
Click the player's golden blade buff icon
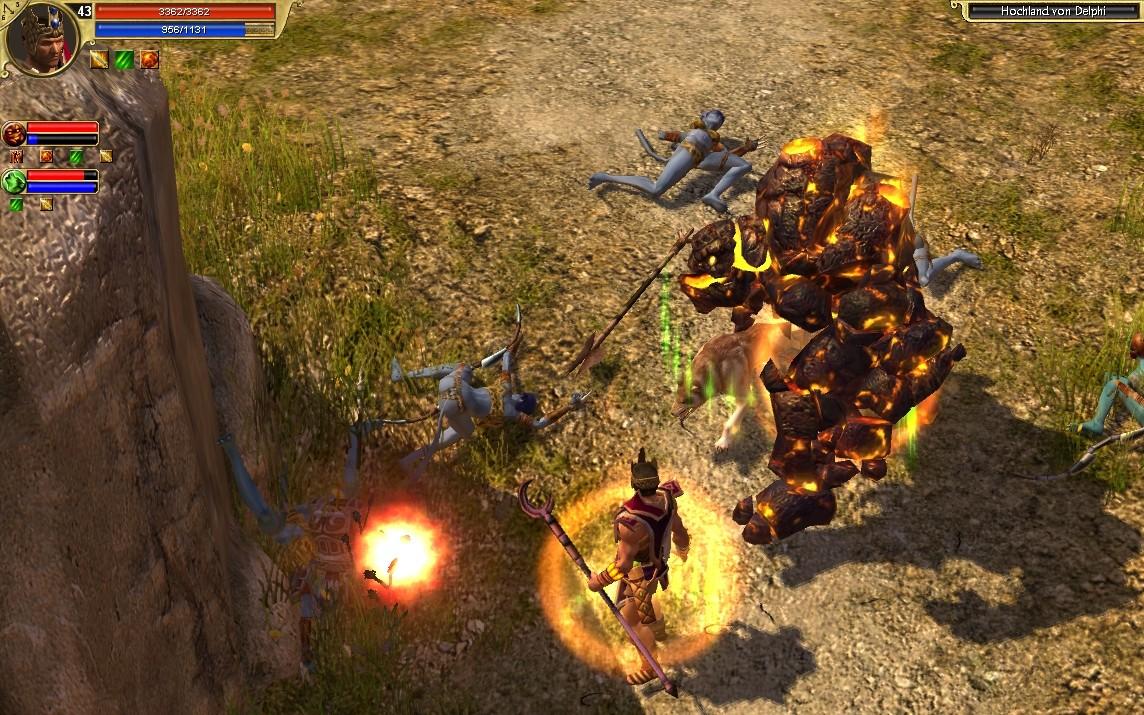point(99,59)
